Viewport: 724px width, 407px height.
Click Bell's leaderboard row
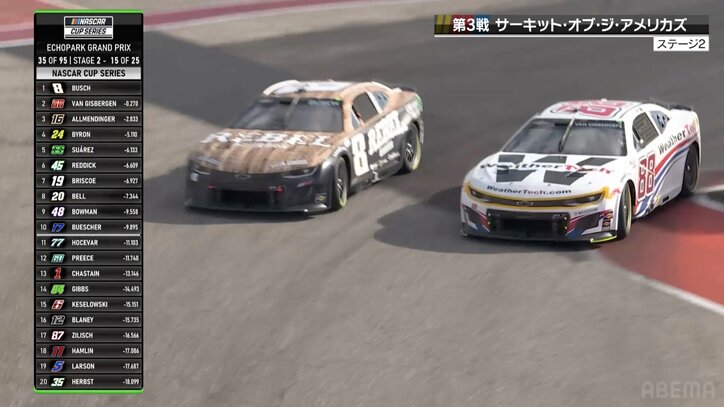tap(88, 196)
